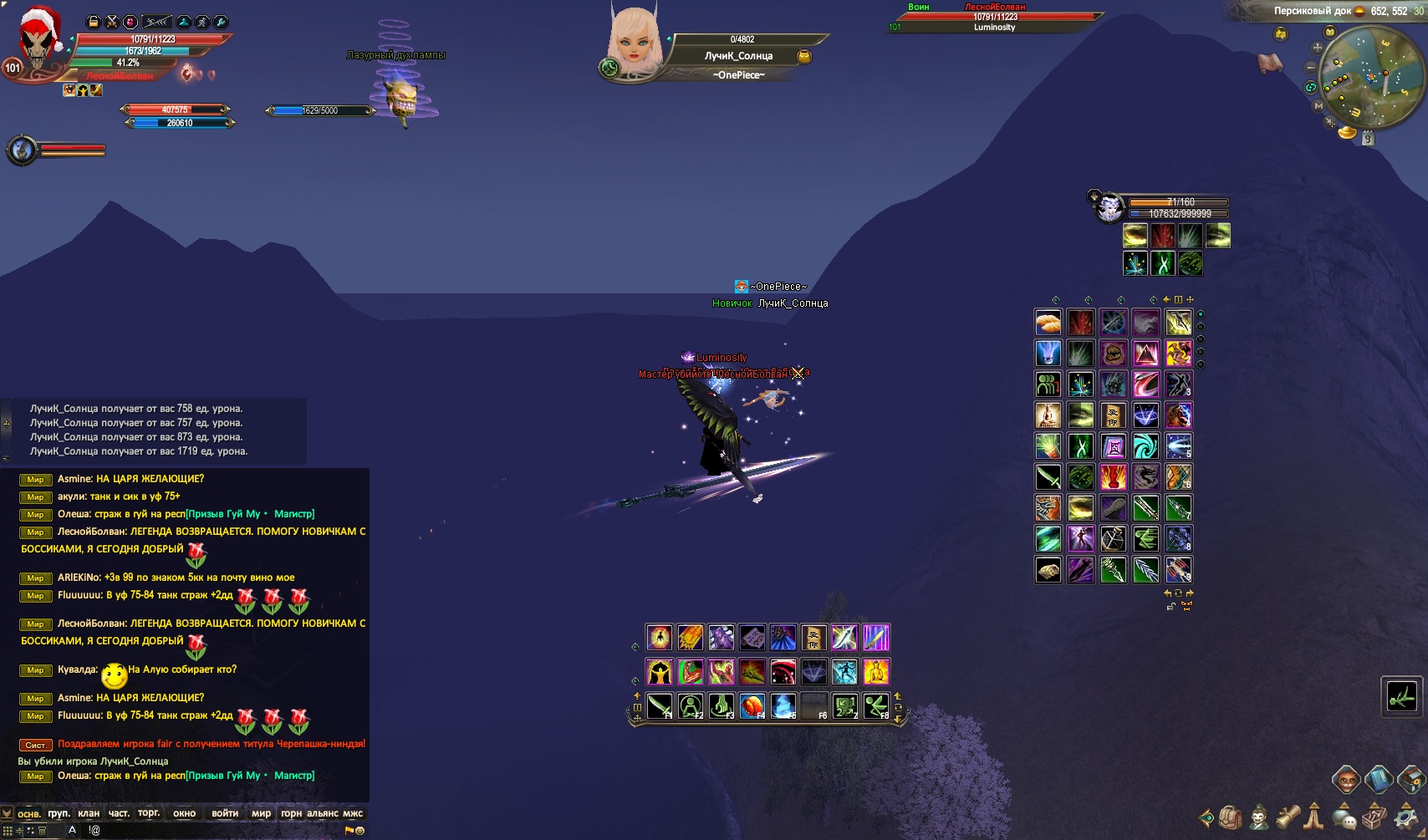The height and width of the screenshot is (840, 1428).
Task: Open the calendar icon below the minimap
Action: point(1368,139)
